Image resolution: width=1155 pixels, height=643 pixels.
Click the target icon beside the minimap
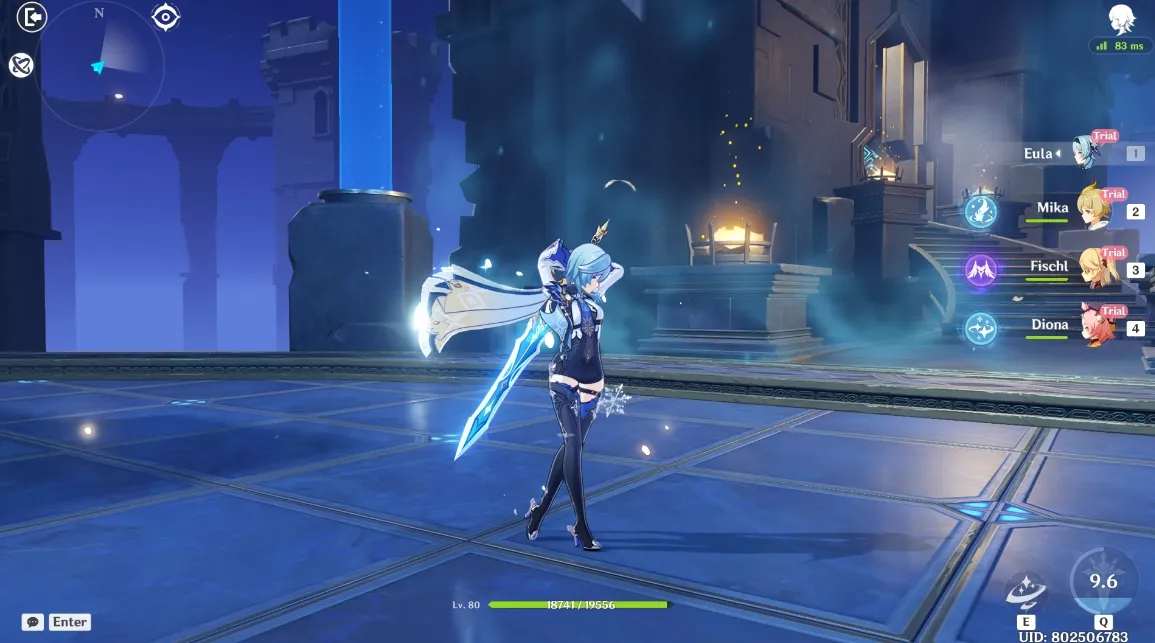(166, 16)
